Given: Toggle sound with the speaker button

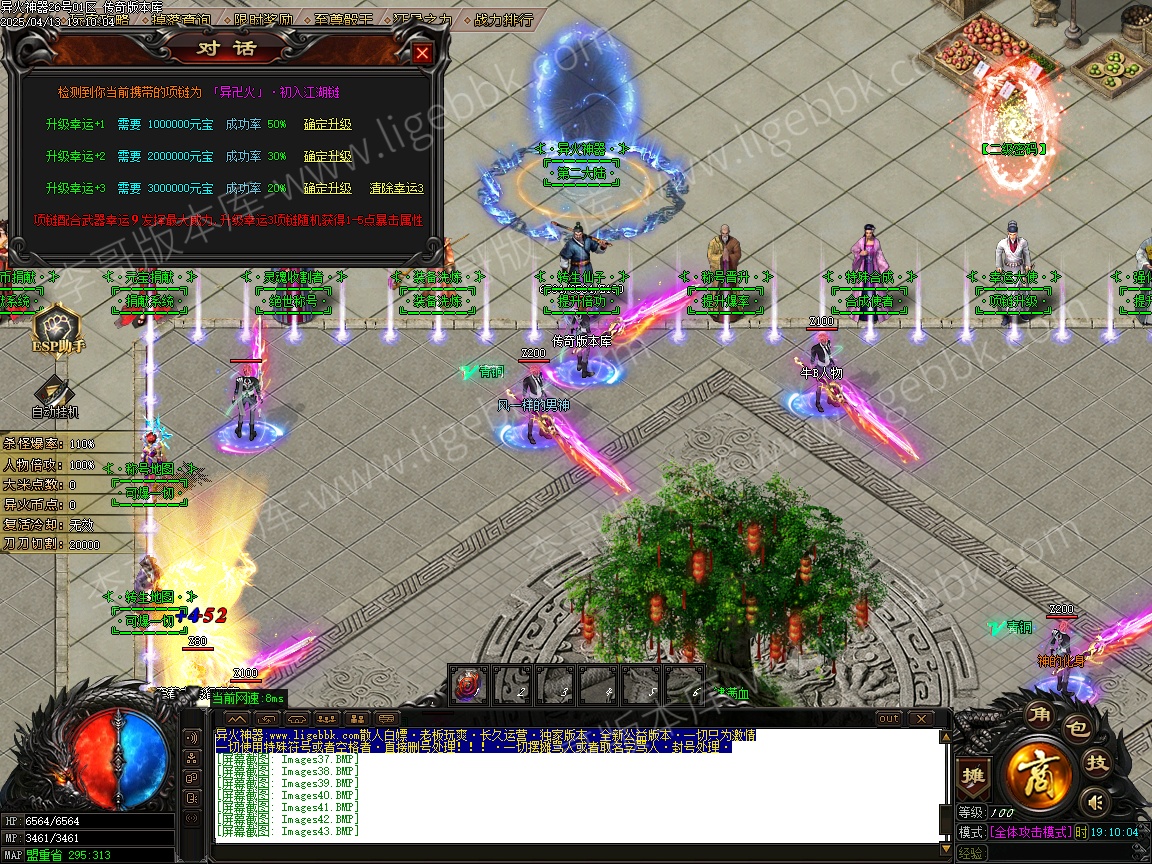Looking at the screenshot, I should [1095, 801].
